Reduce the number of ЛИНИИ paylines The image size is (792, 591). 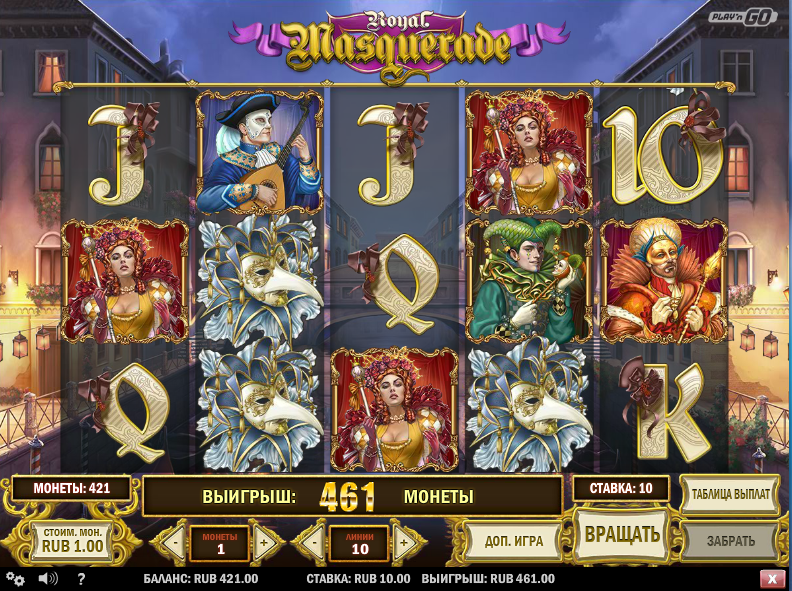314,543
